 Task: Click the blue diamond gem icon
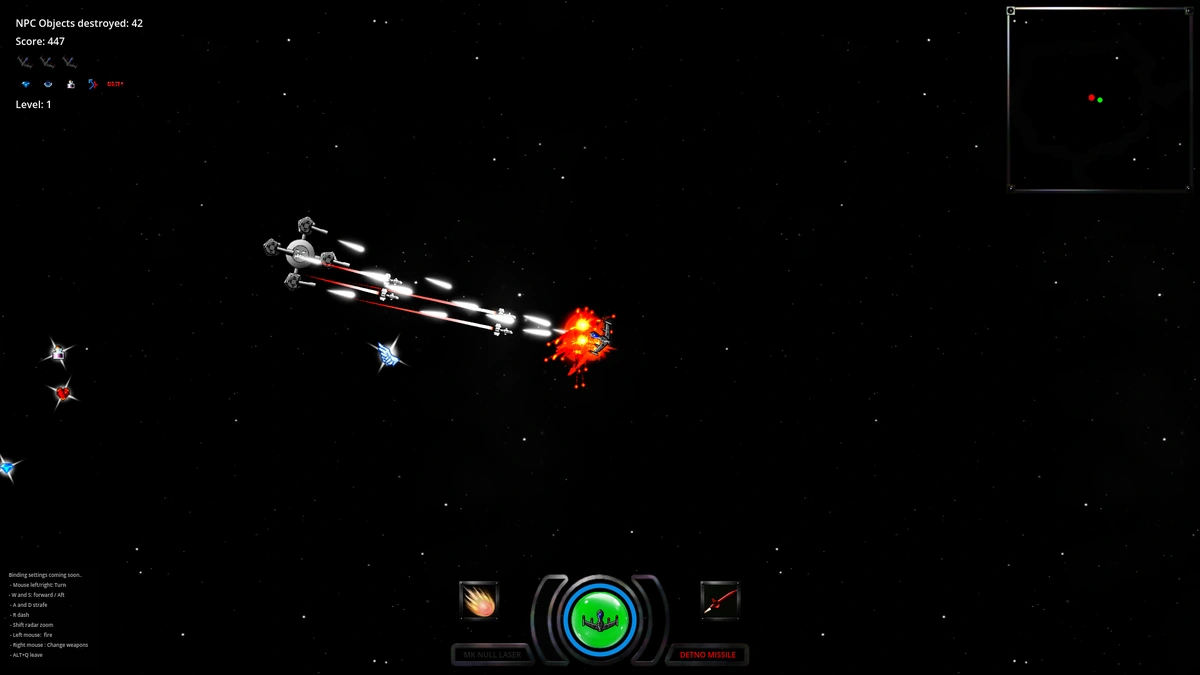26,84
